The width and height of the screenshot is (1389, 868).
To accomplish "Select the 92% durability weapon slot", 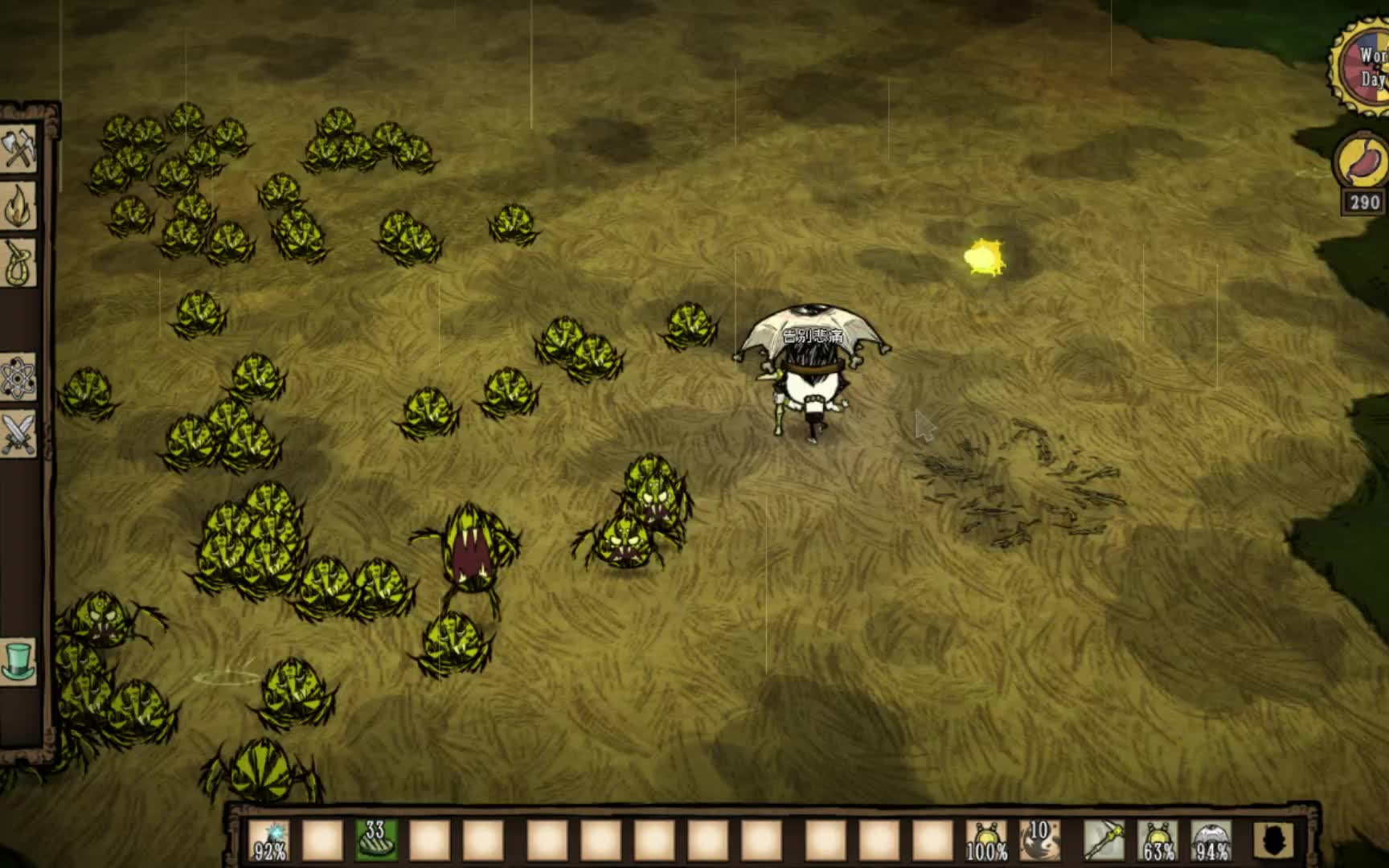I will tap(268, 841).
